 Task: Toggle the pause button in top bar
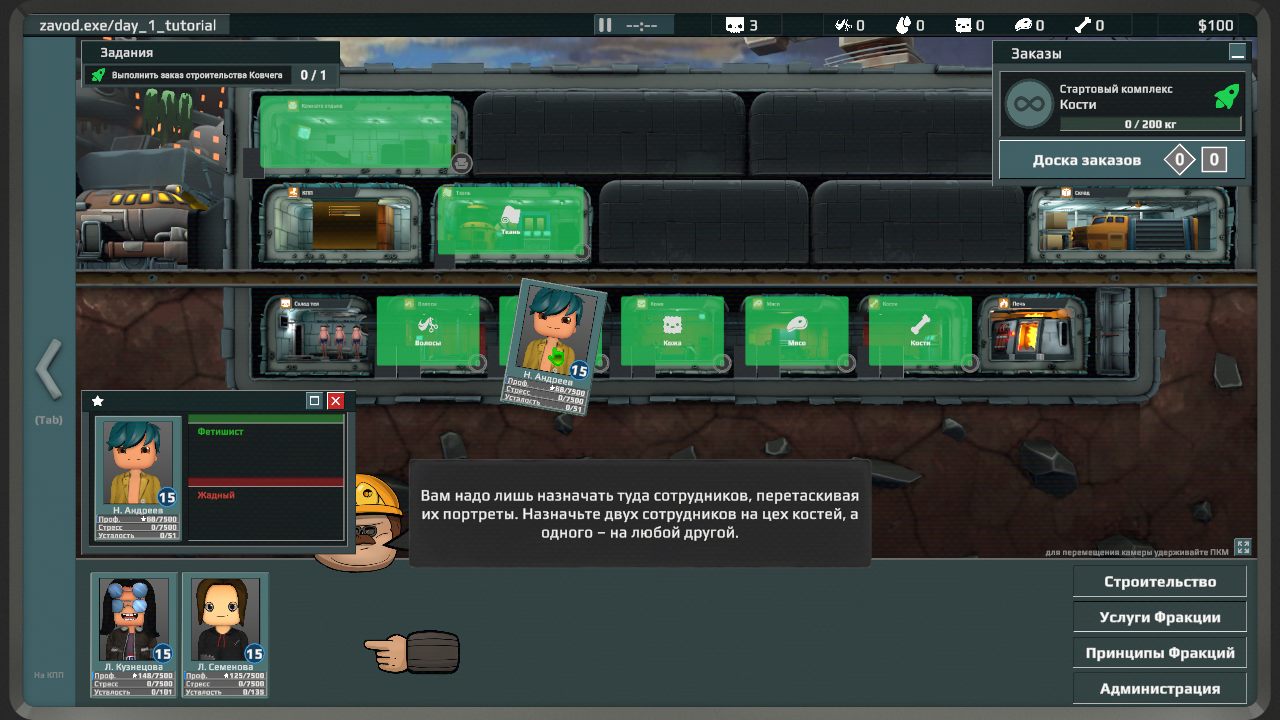[x=604, y=25]
